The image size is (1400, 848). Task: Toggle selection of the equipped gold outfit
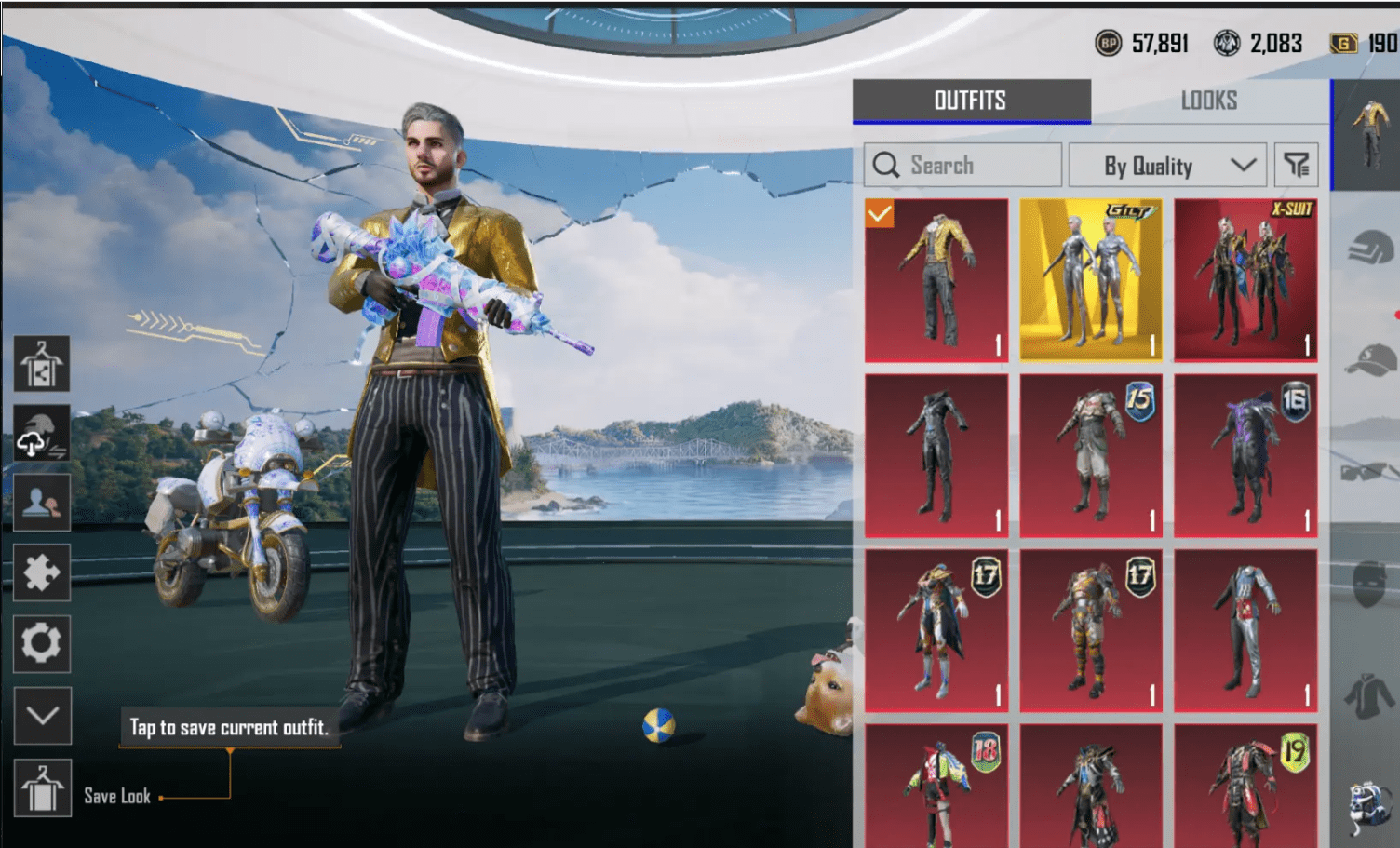pyautogui.click(x=936, y=279)
